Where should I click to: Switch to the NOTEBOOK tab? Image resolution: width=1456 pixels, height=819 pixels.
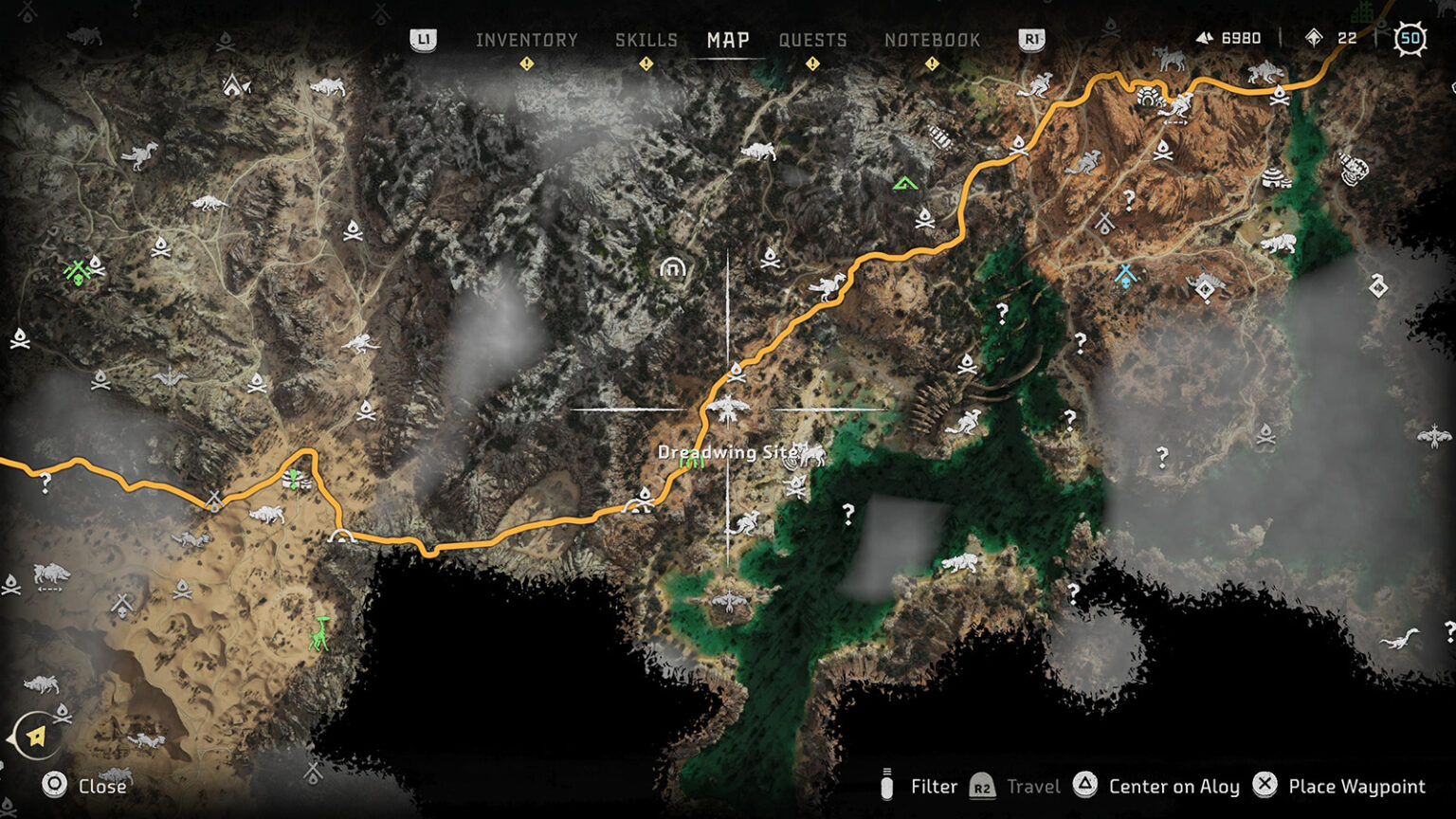(x=932, y=40)
